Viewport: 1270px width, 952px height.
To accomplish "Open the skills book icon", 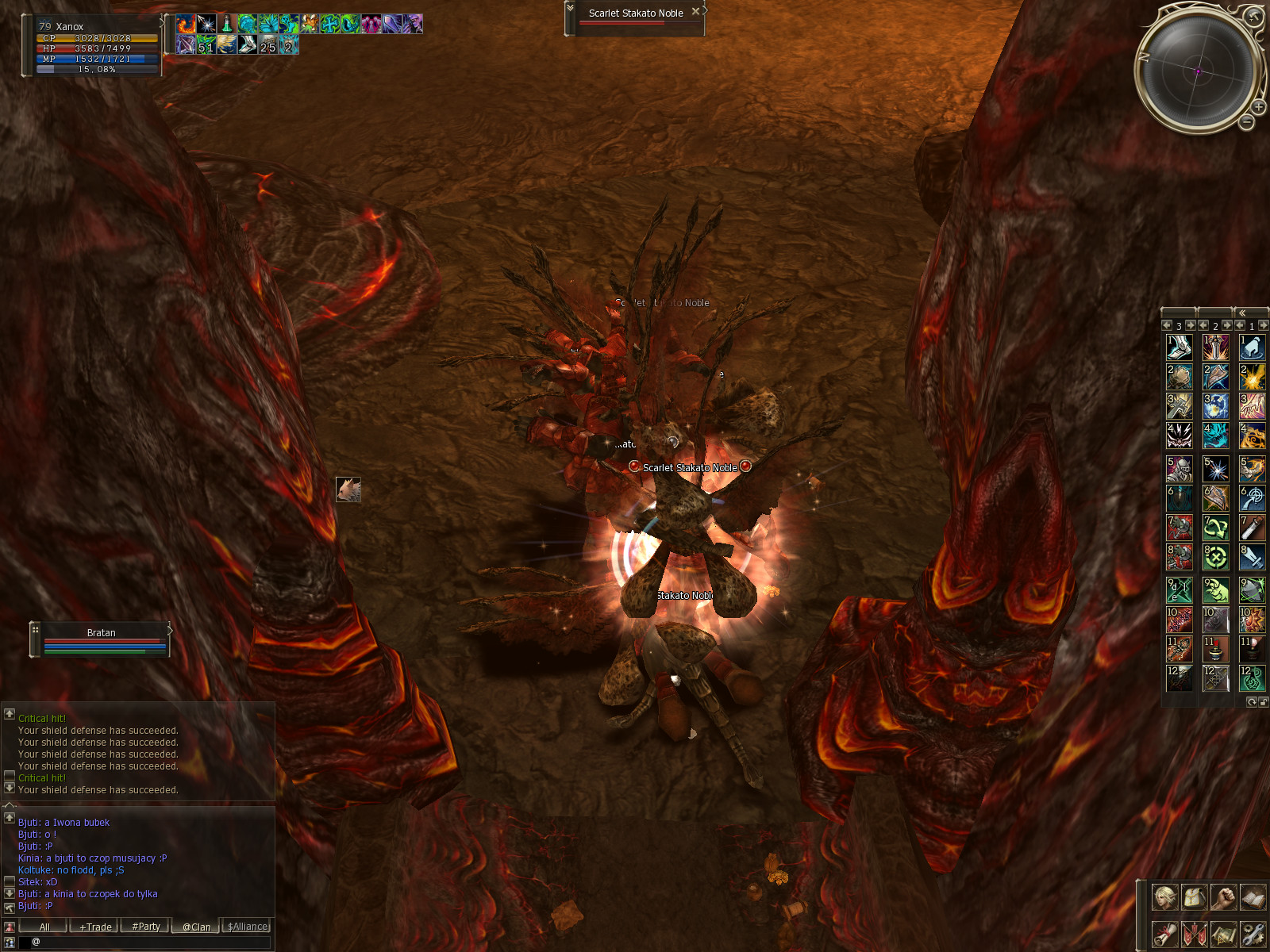I will [1253, 897].
